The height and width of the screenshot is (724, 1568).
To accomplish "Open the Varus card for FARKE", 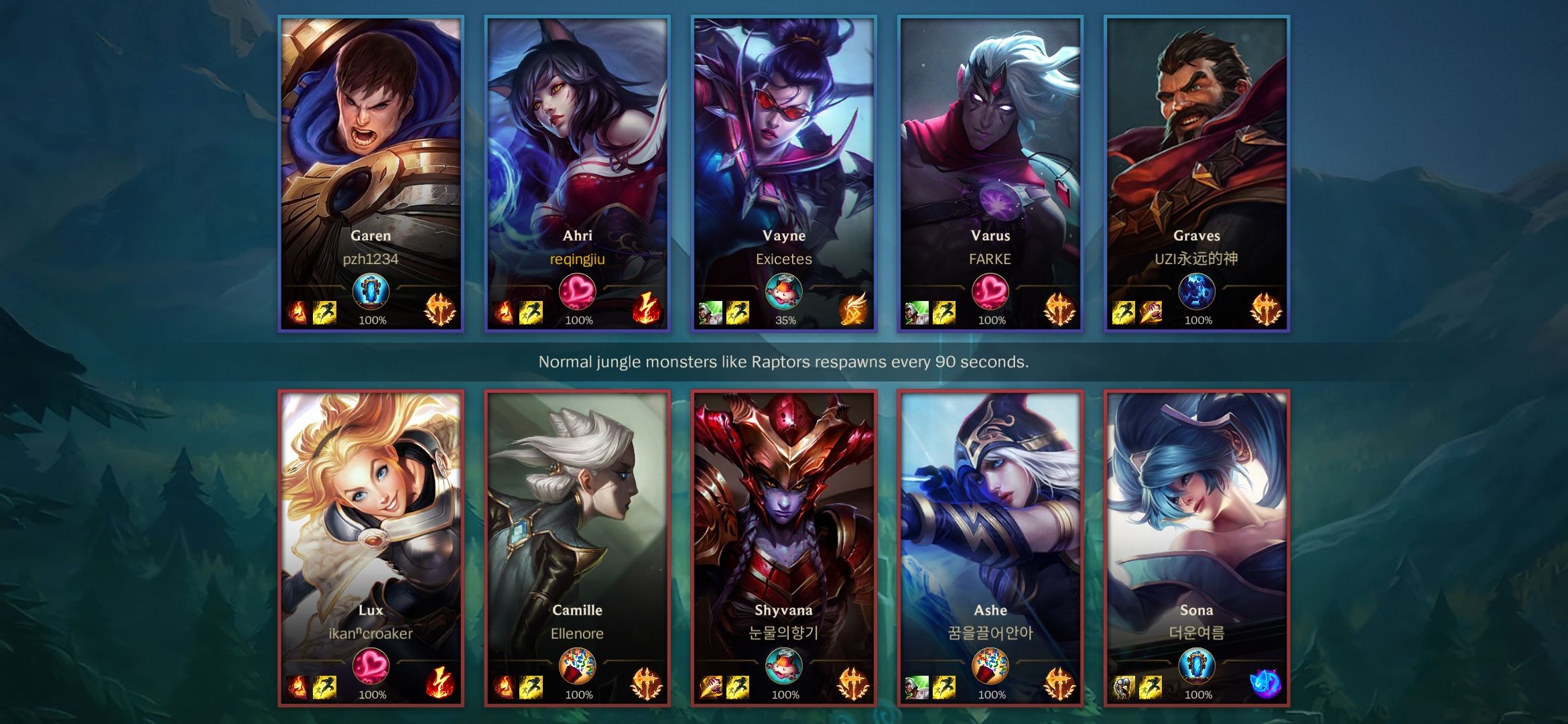I will click(x=990, y=147).
